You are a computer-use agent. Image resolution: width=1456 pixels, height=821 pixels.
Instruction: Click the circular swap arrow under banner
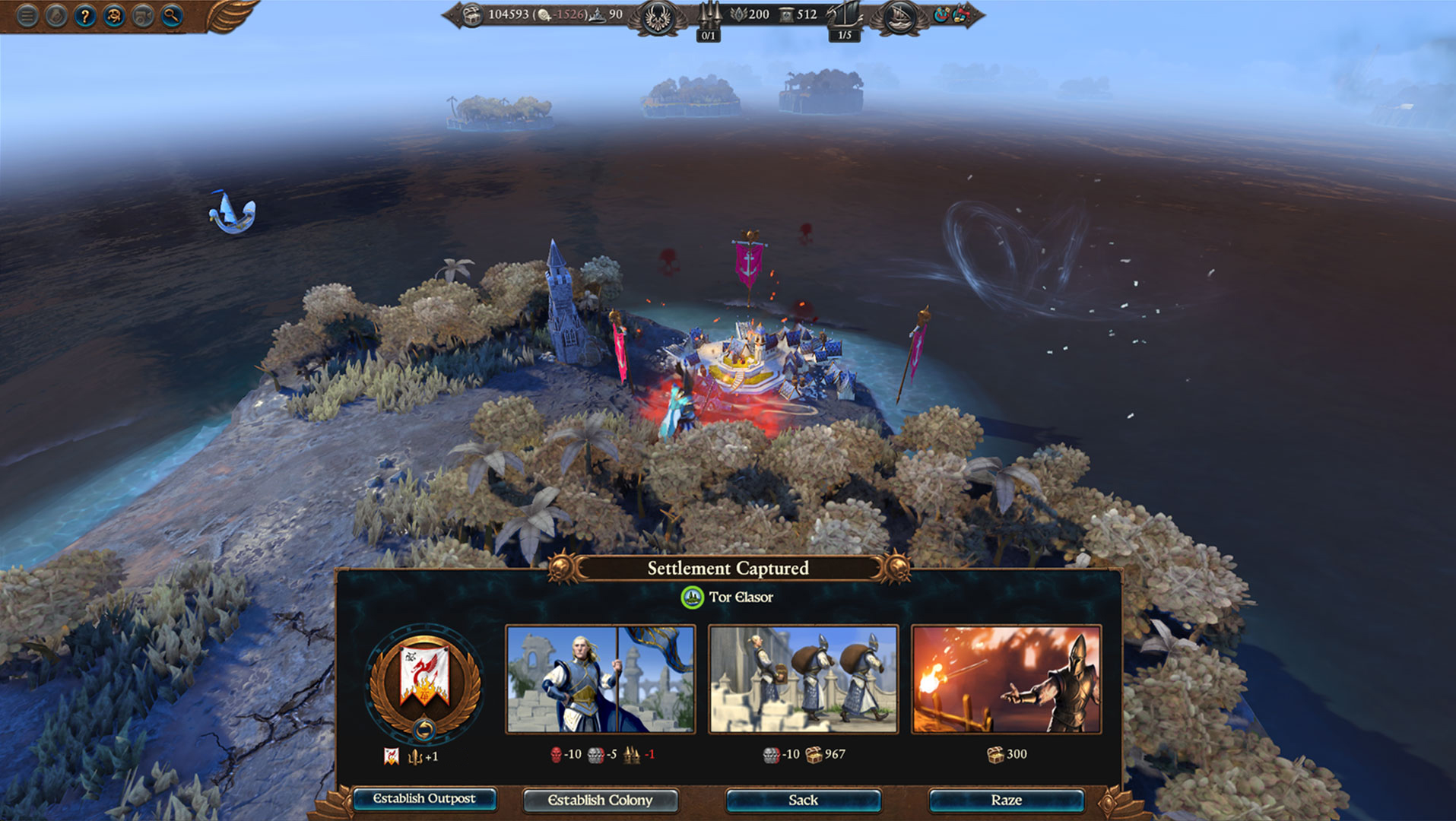424,731
